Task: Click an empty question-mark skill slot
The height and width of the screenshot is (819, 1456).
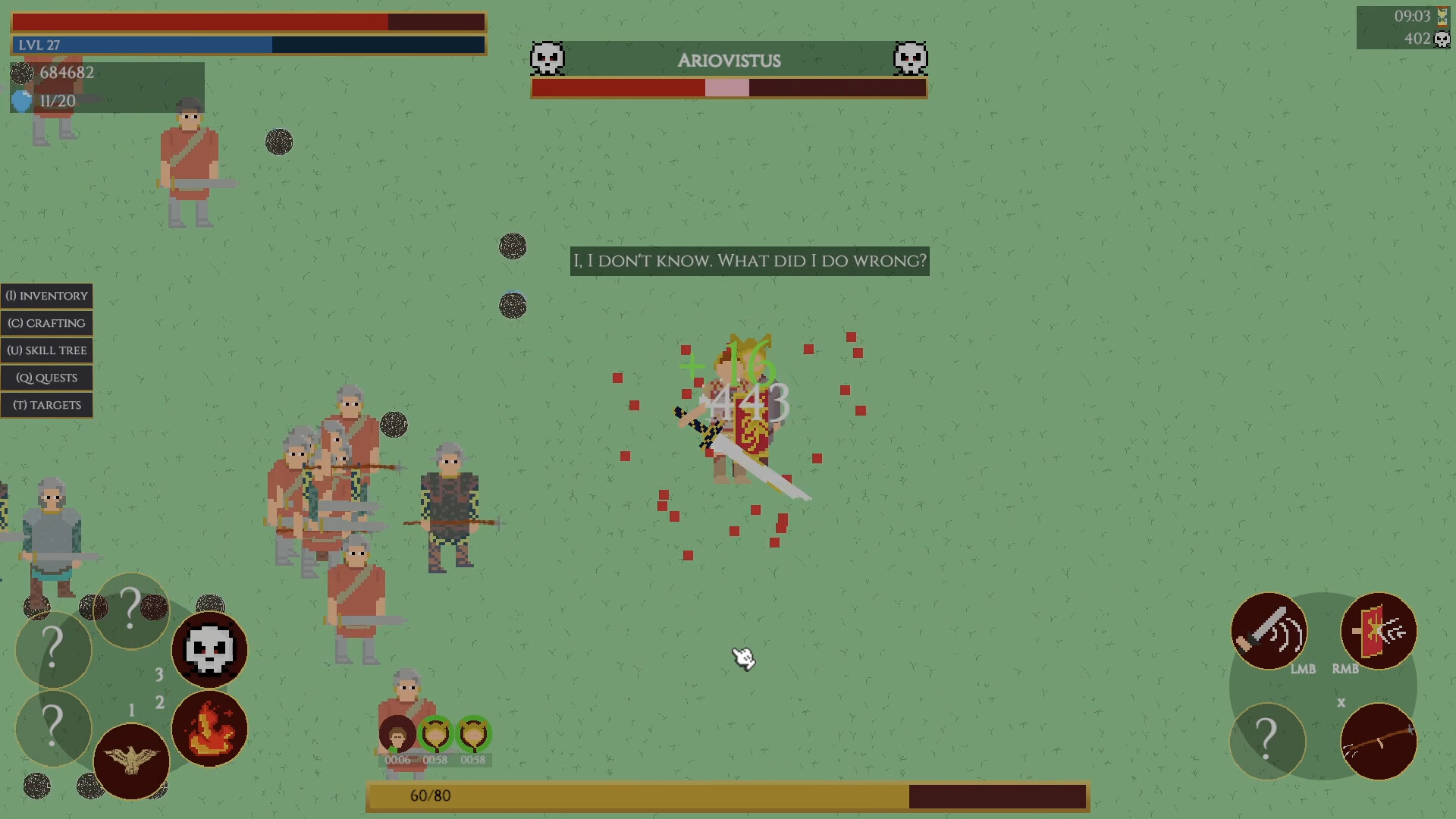Action: (x=52, y=650)
